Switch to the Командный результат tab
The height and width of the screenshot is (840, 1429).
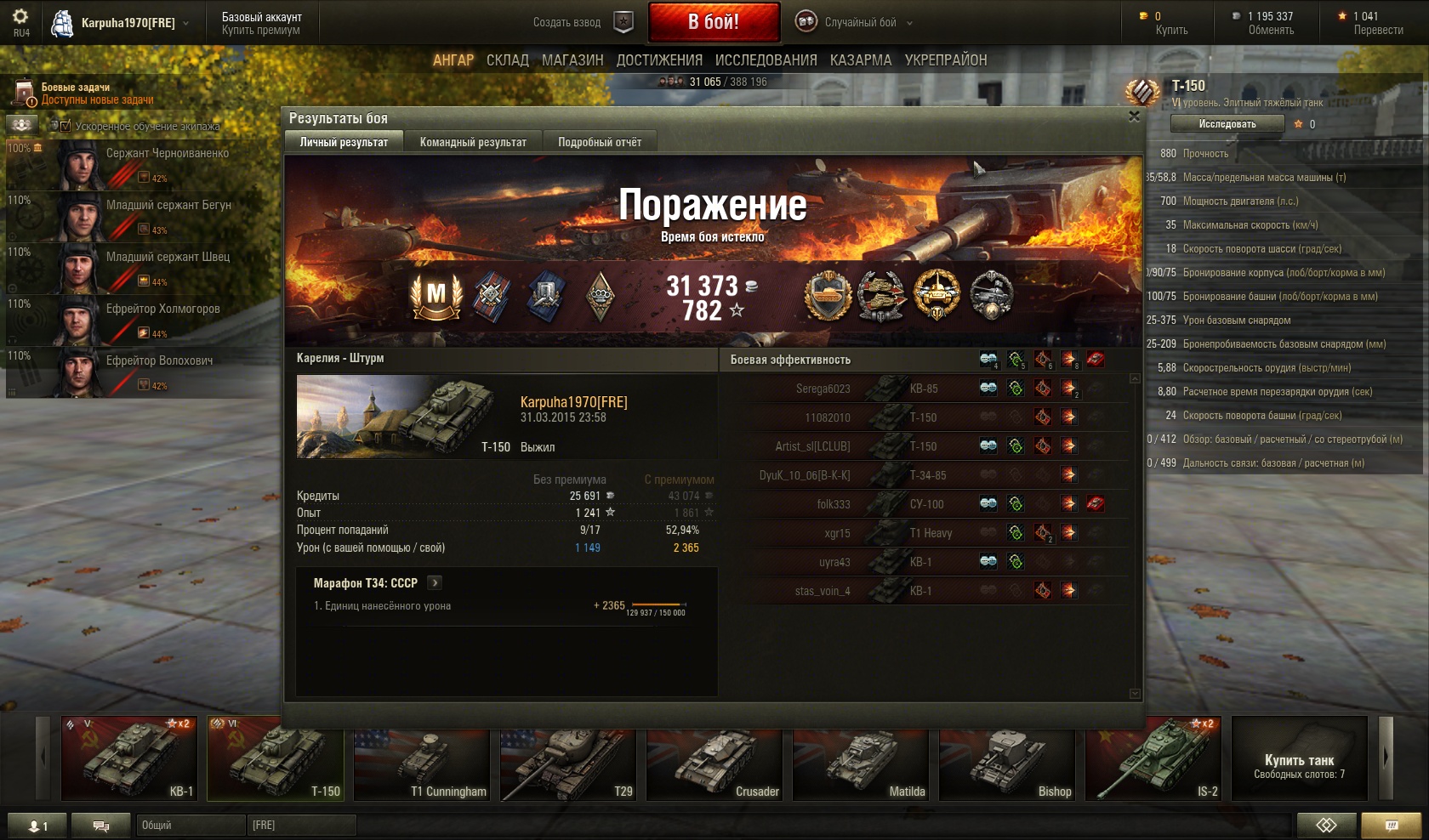coord(473,142)
